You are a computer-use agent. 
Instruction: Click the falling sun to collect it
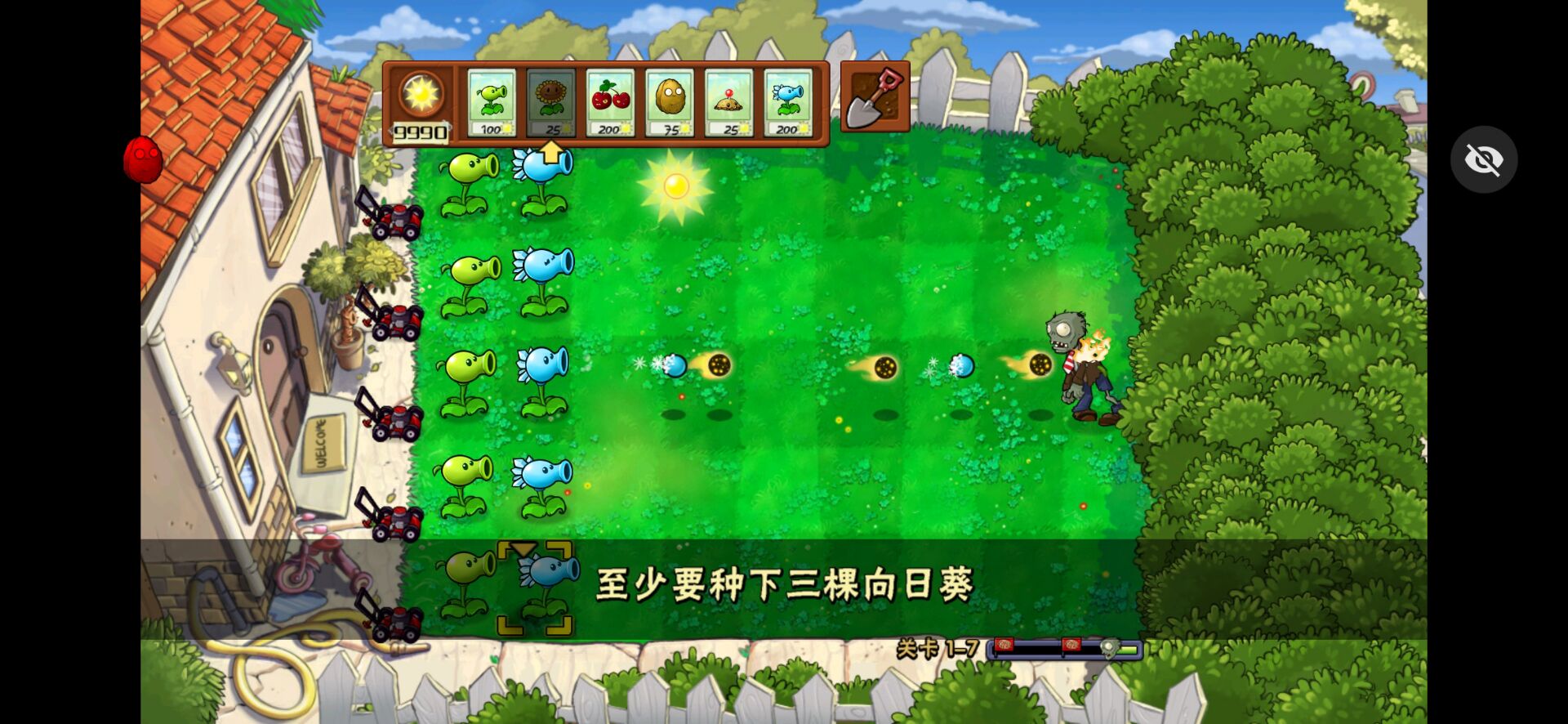tap(675, 186)
